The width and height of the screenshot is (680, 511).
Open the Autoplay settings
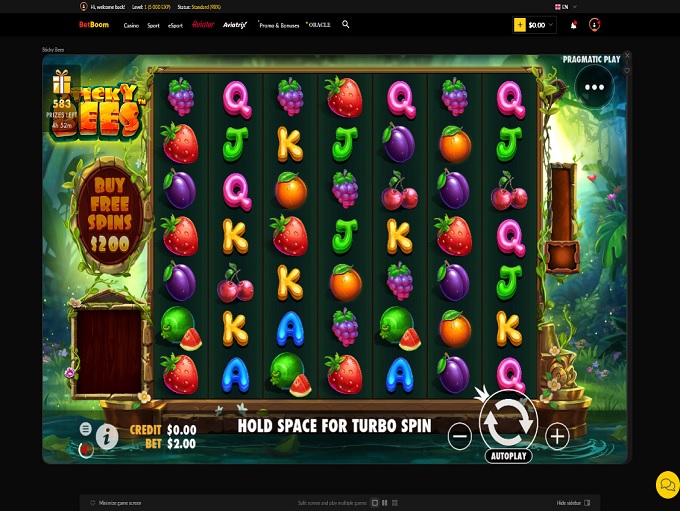[508, 456]
